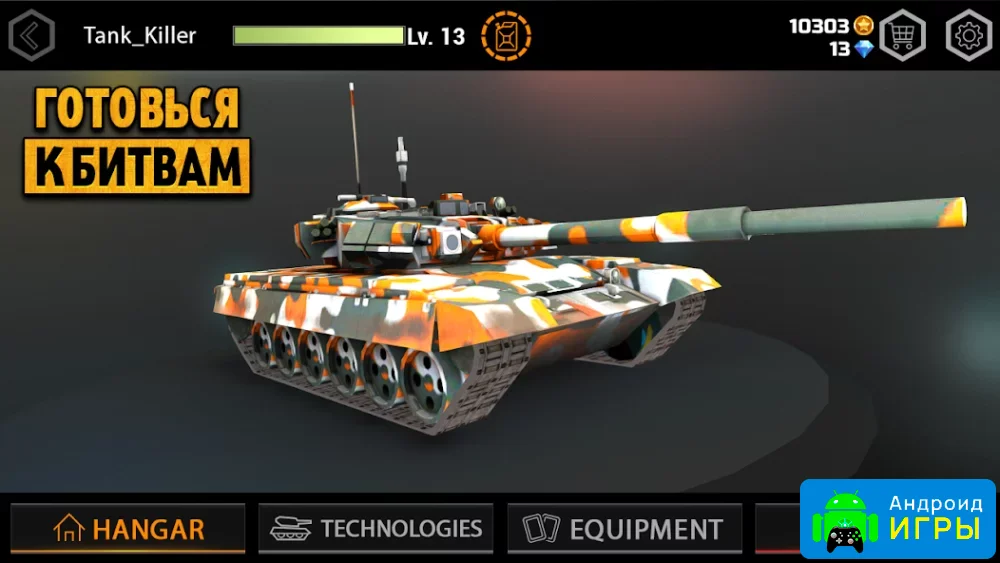Open the fuel canister icon
Screen dimensions: 1000x563
[x=506, y=36]
